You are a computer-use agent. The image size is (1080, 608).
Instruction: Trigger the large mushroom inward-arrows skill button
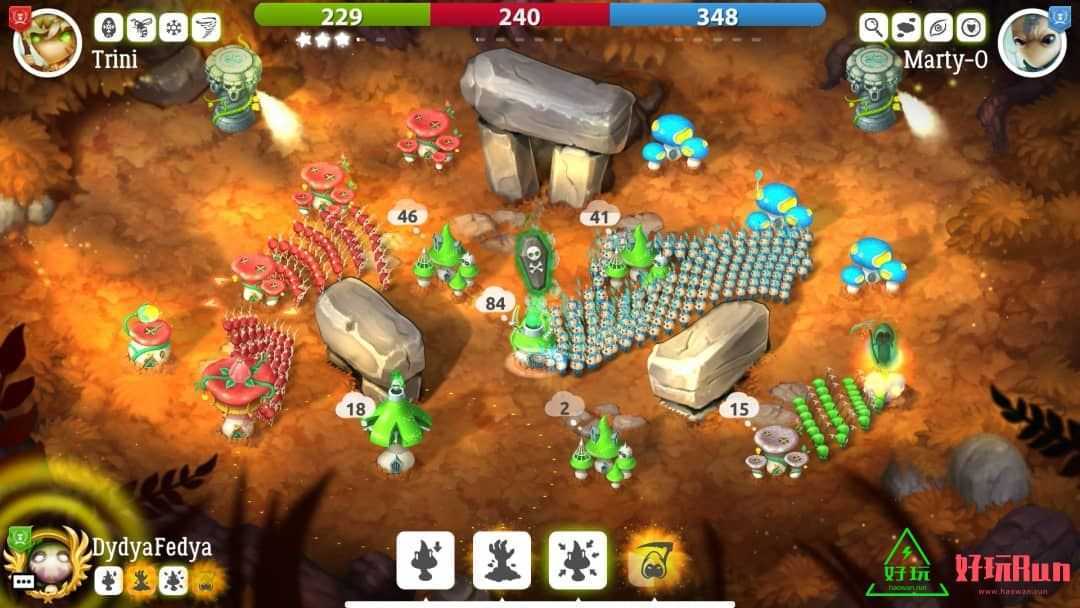578,560
